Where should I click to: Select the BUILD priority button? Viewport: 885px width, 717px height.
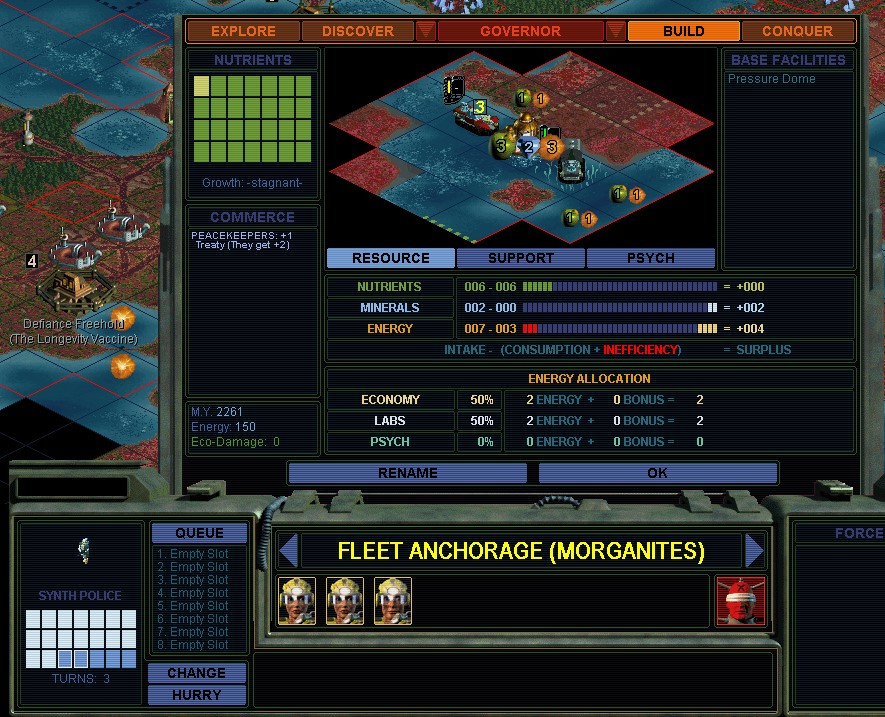pos(683,31)
